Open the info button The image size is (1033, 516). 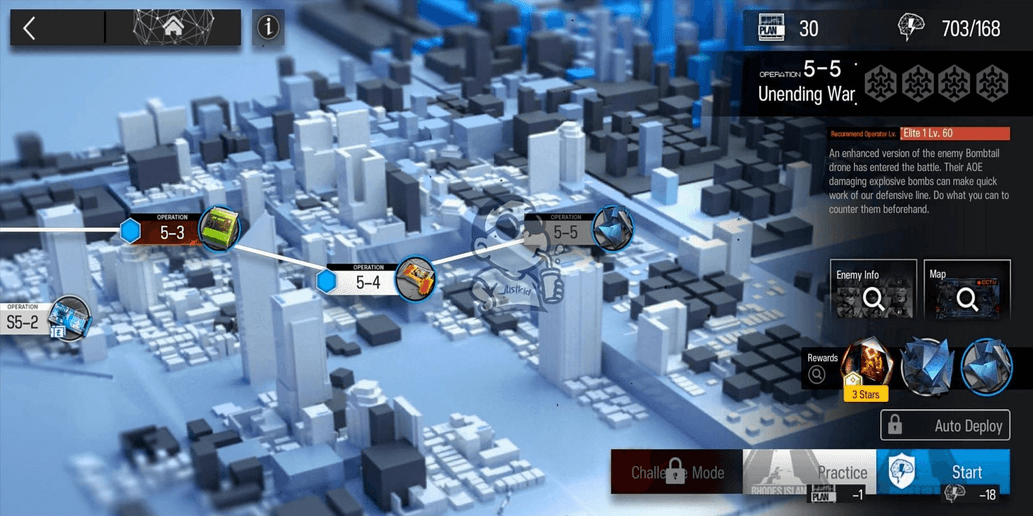coord(267,28)
